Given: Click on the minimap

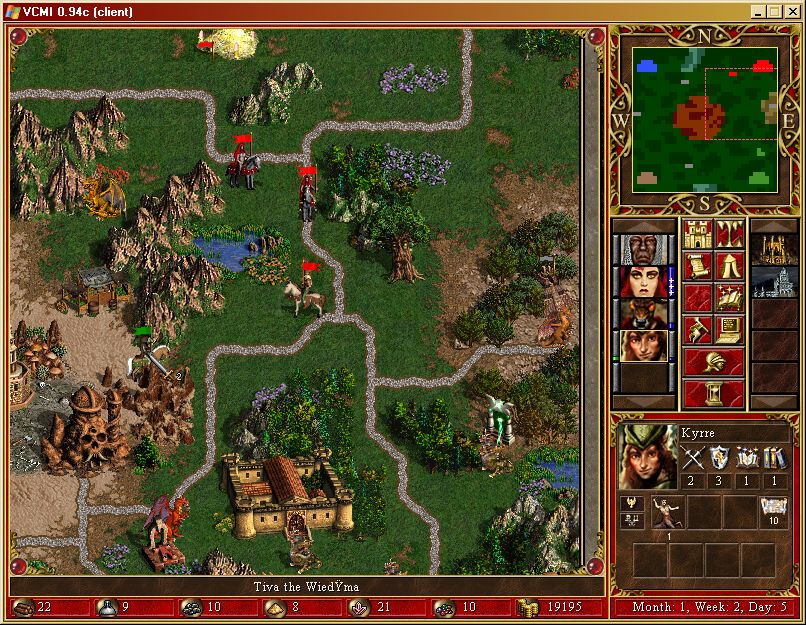Looking at the screenshot, I should click(x=704, y=122).
